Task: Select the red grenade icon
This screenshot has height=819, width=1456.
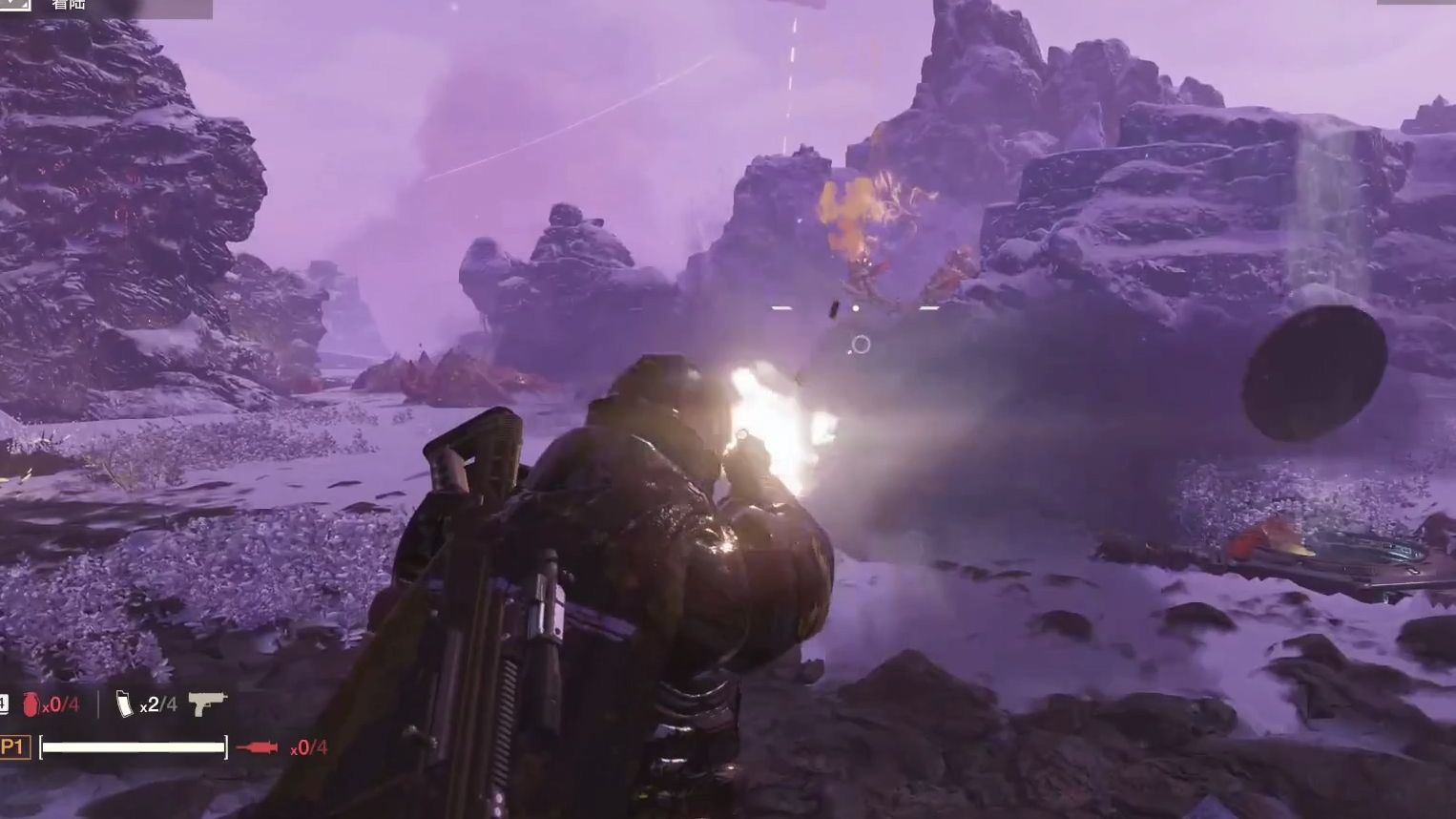Action: pos(31,705)
